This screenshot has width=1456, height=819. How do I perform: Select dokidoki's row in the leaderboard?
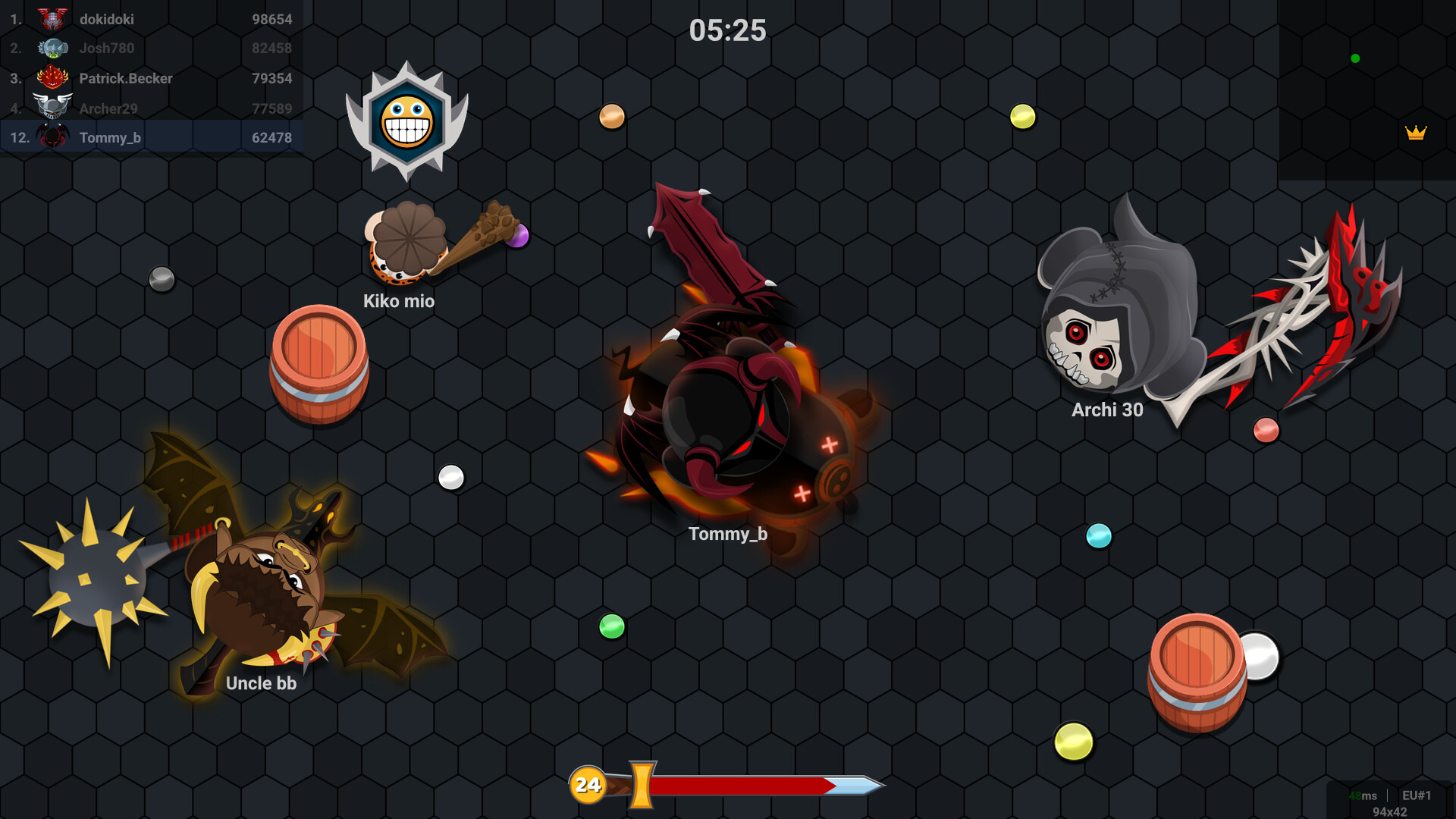pyautogui.click(x=151, y=19)
